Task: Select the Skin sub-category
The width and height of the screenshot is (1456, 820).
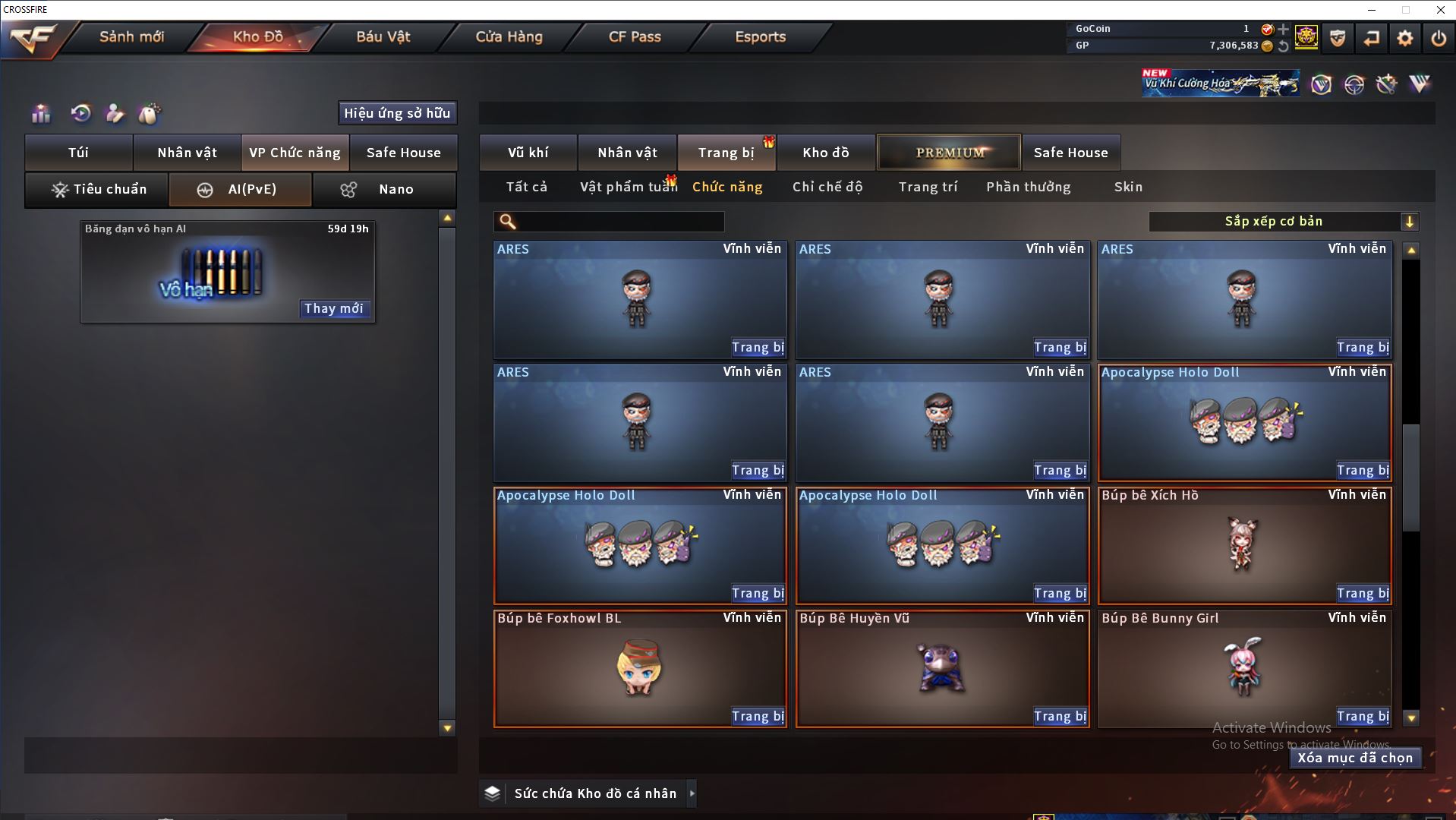Action: click(1128, 187)
